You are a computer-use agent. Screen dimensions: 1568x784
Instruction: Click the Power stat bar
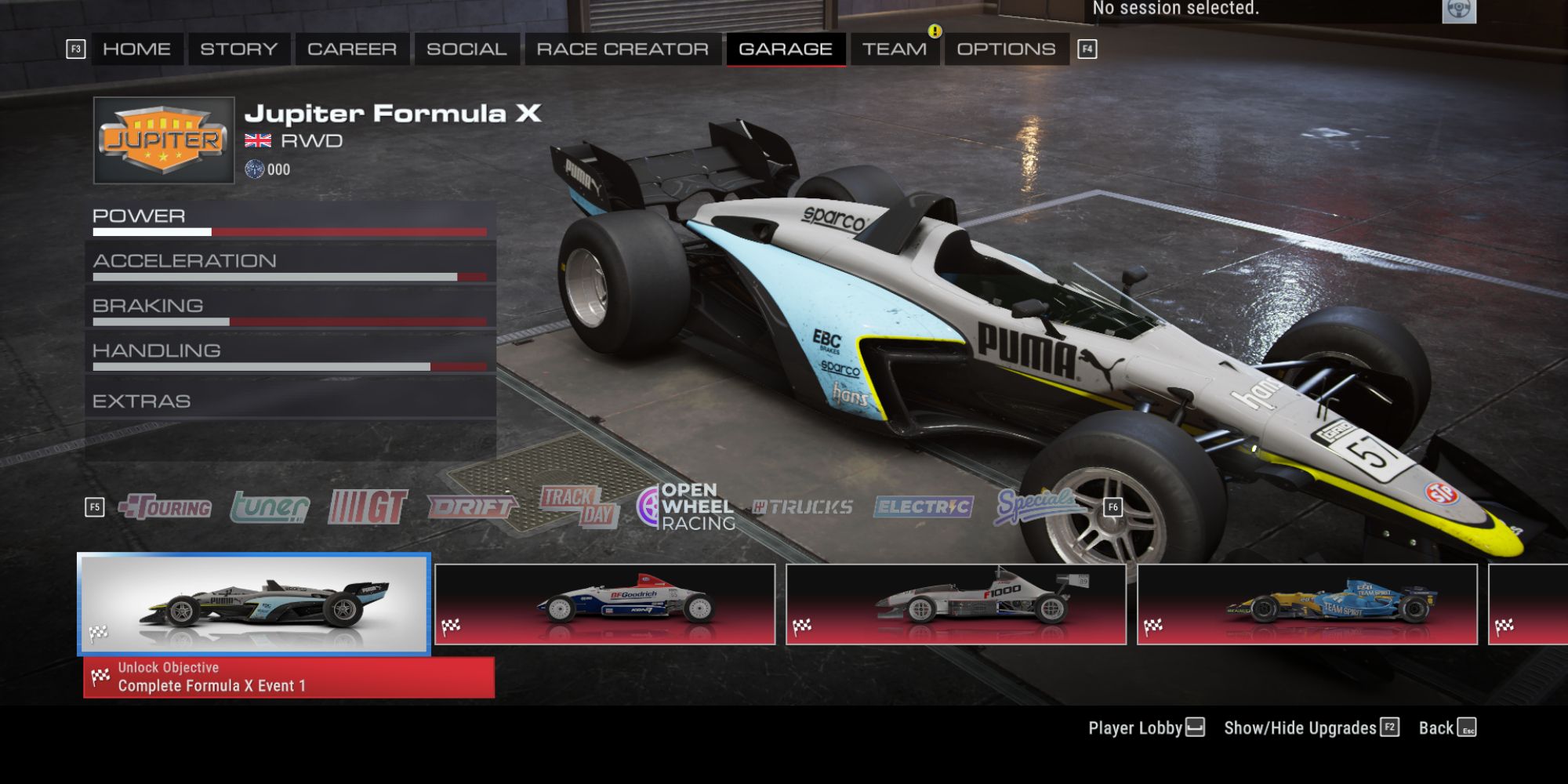click(x=294, y=232)
